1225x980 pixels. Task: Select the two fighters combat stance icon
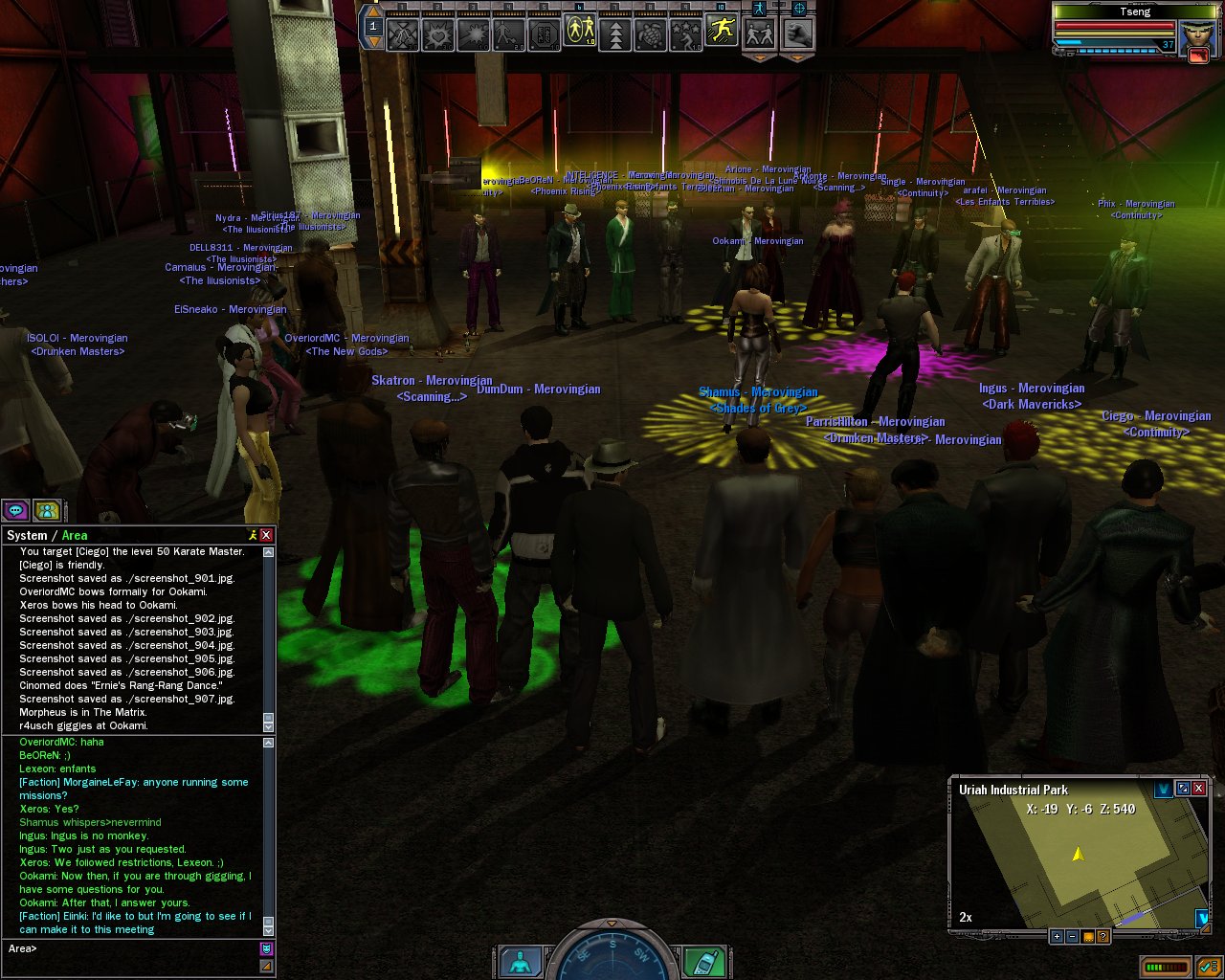pyautogui.click(x=761, y=34)
